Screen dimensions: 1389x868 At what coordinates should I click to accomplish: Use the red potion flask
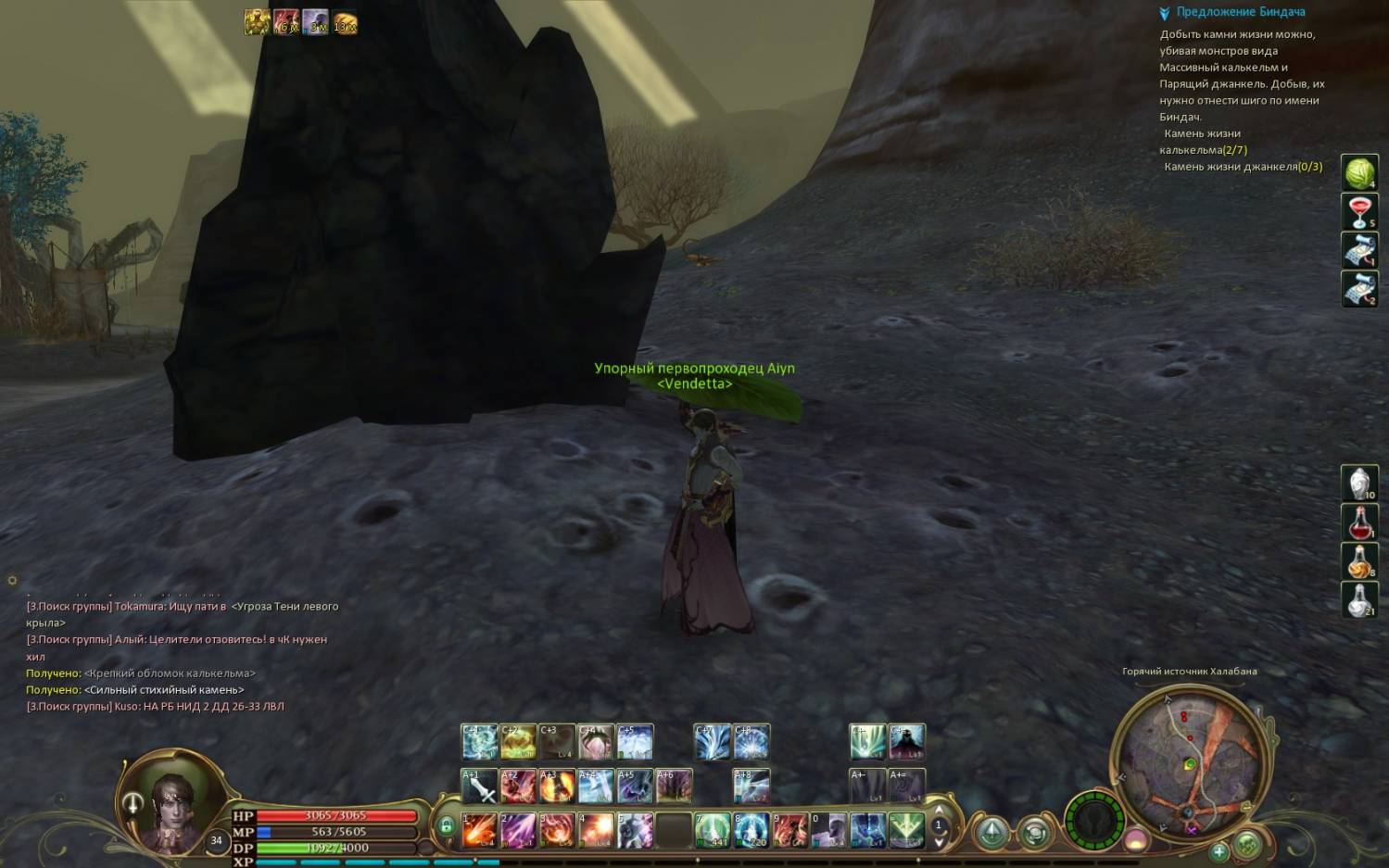pyautogui.click(x=1359, y=522)
